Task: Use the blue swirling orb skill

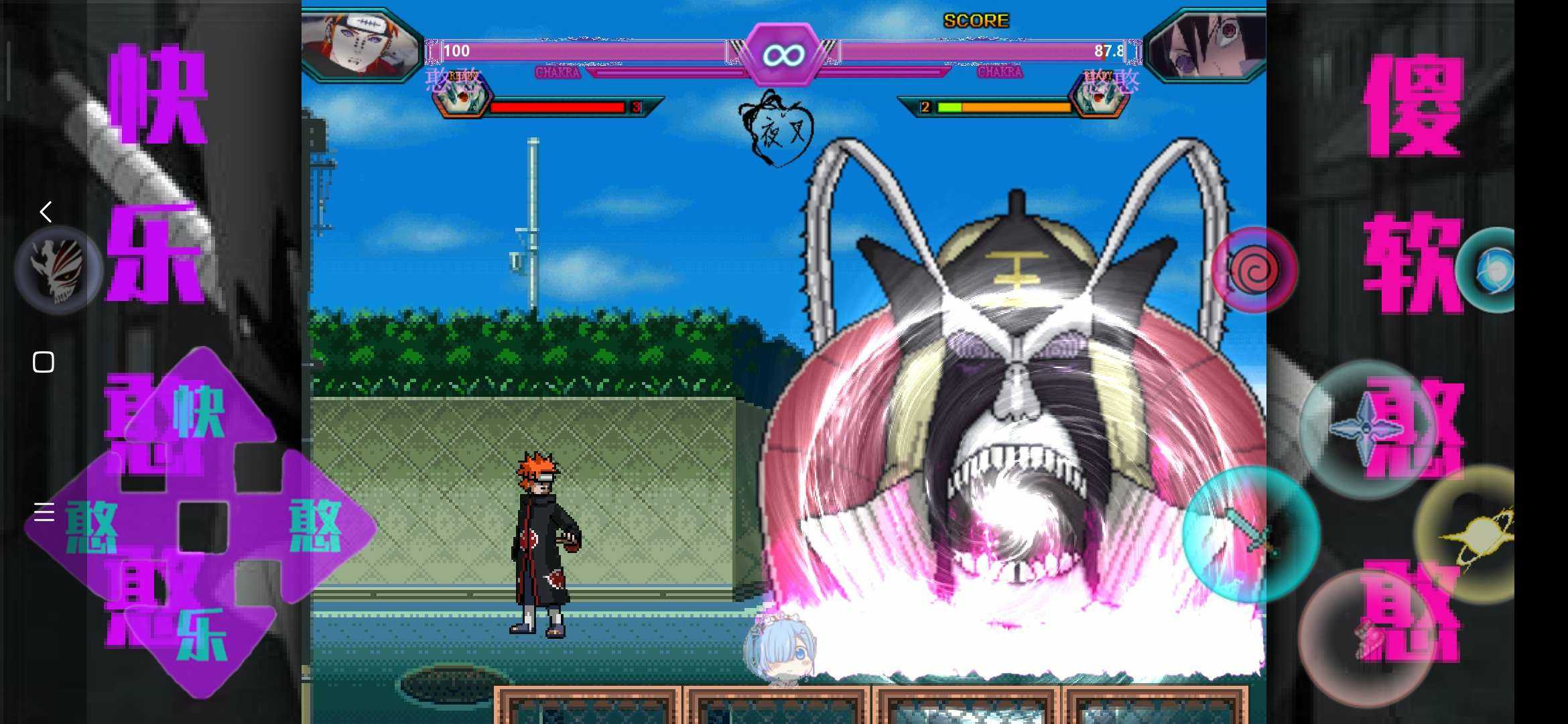Action: coord(1489,270)
